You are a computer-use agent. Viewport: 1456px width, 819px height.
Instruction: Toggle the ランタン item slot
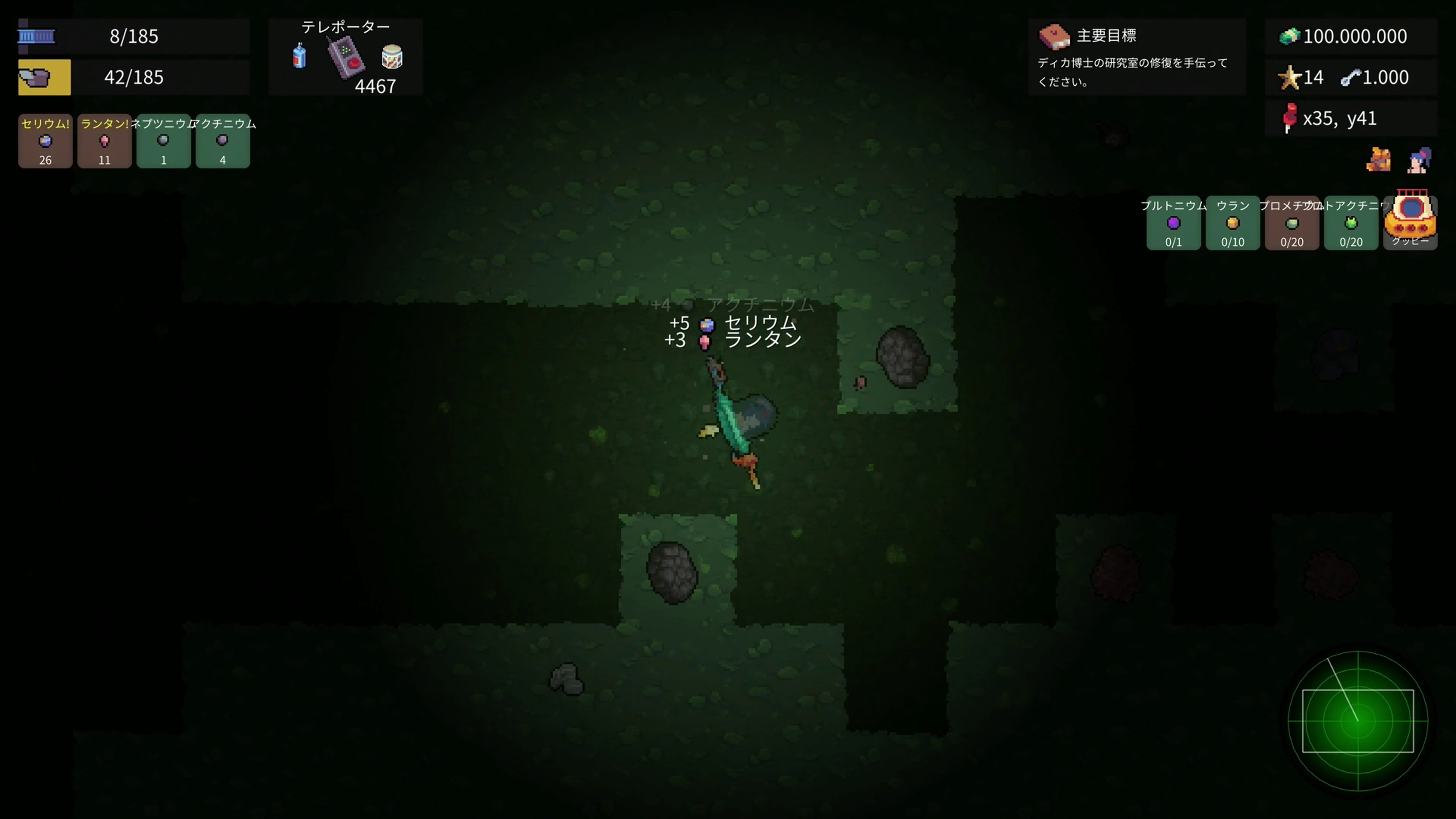(105, 141)
